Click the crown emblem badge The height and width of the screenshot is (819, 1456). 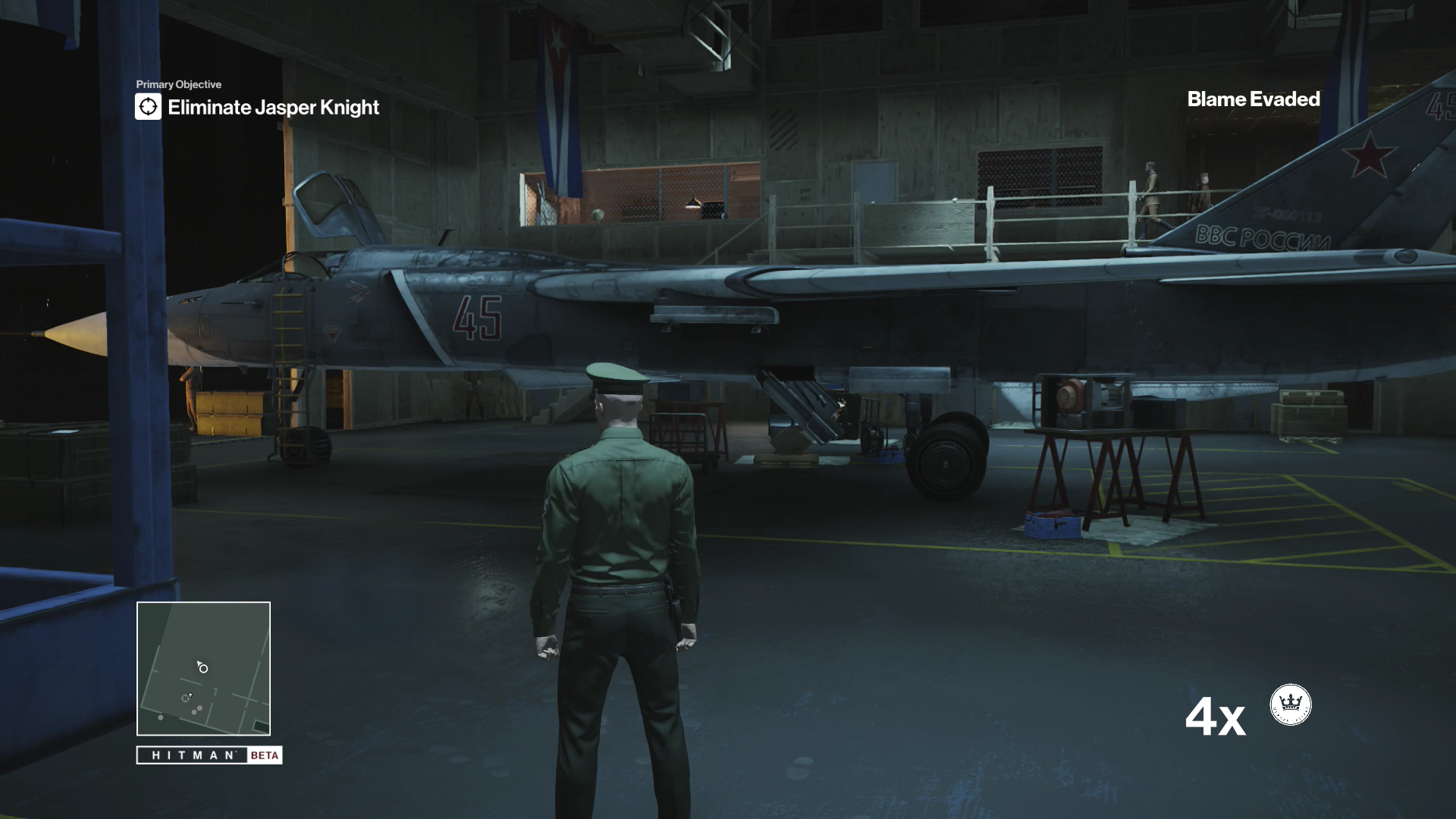pyautogui.click(x=1290, y=704)
